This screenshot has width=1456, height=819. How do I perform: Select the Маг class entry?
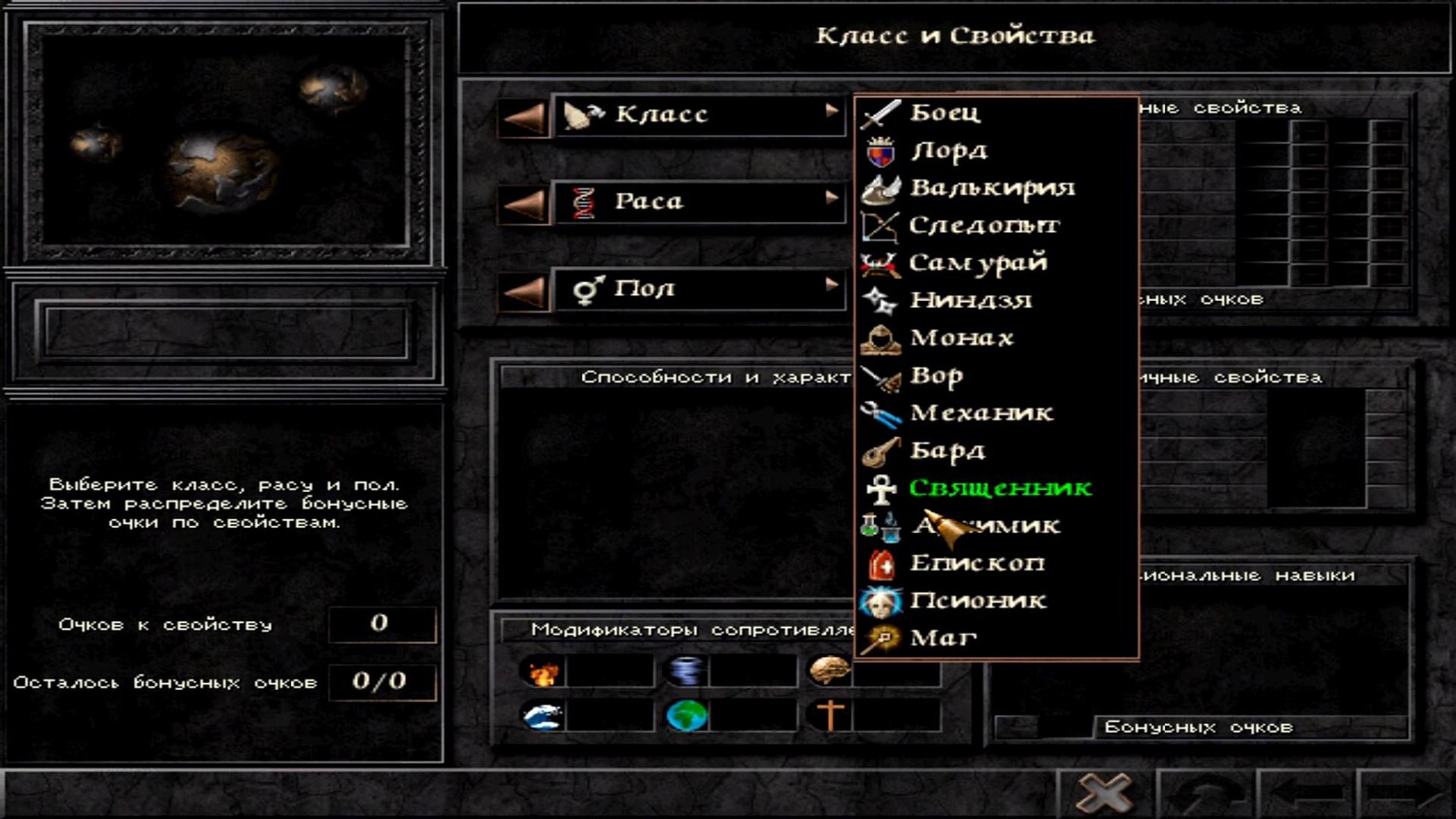point(943,639)
